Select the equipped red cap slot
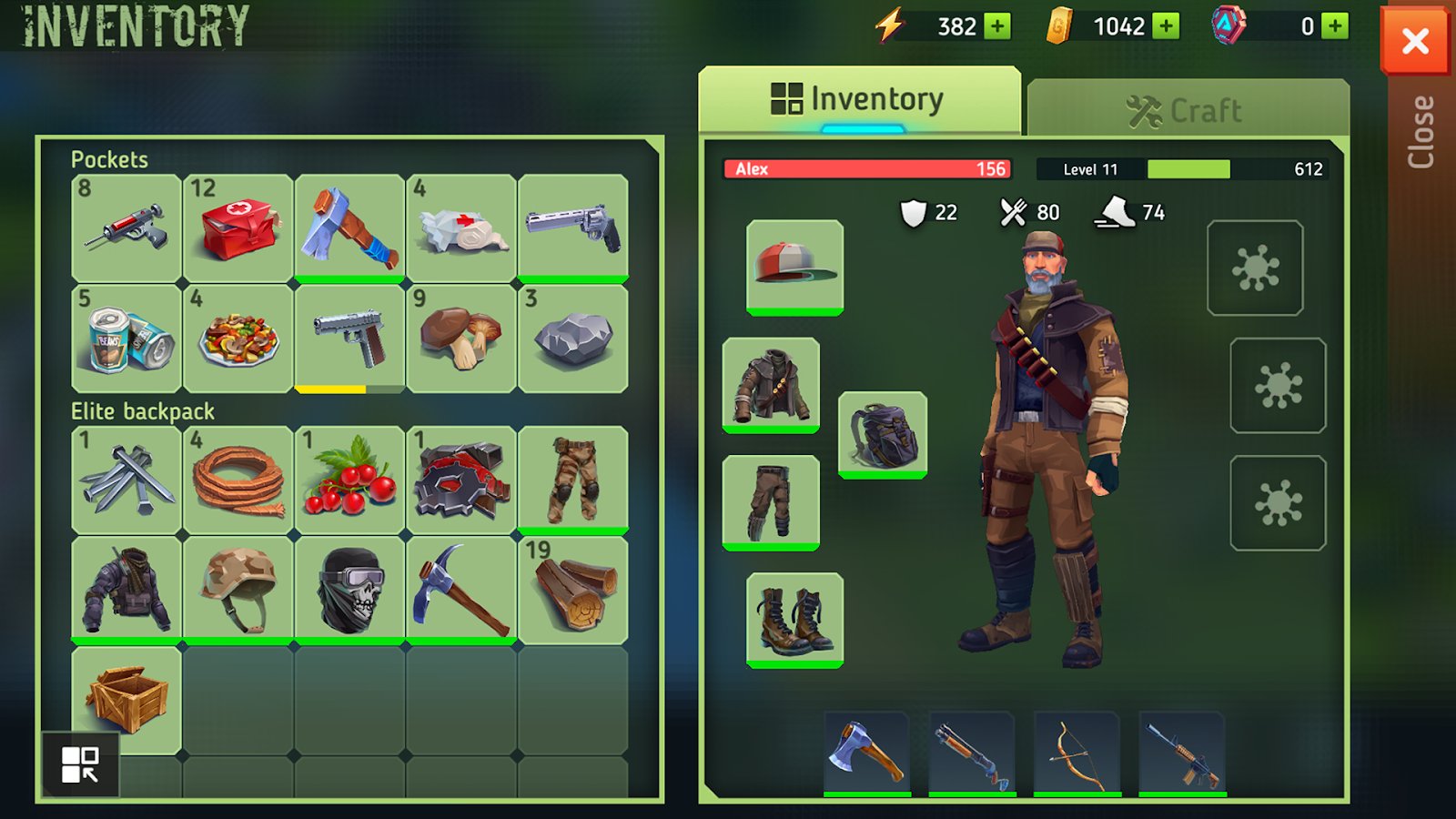Screen dimensions: 1456x819 point(794,266)
